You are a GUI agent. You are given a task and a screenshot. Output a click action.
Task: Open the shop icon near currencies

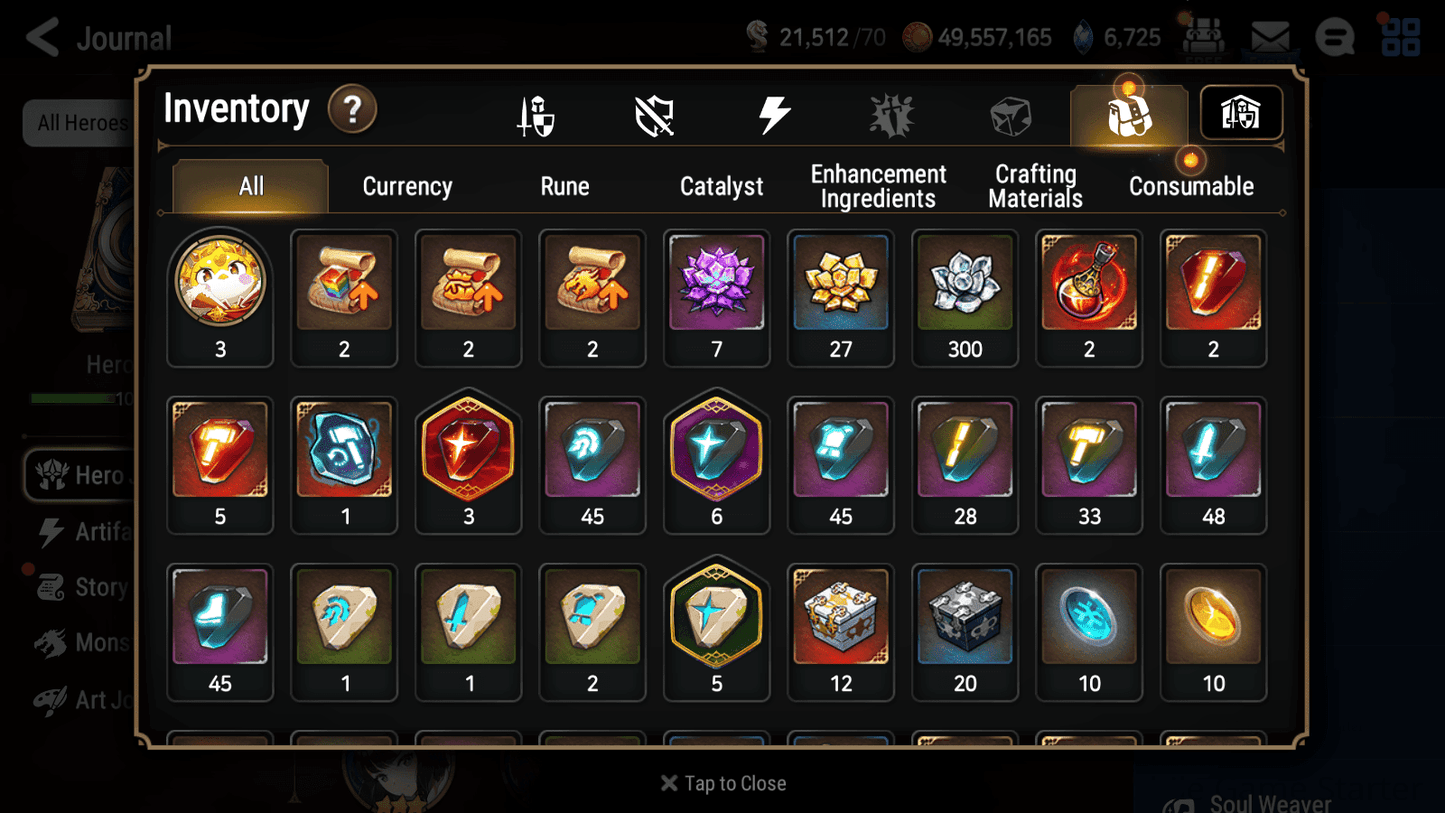tap(1205, 37)
